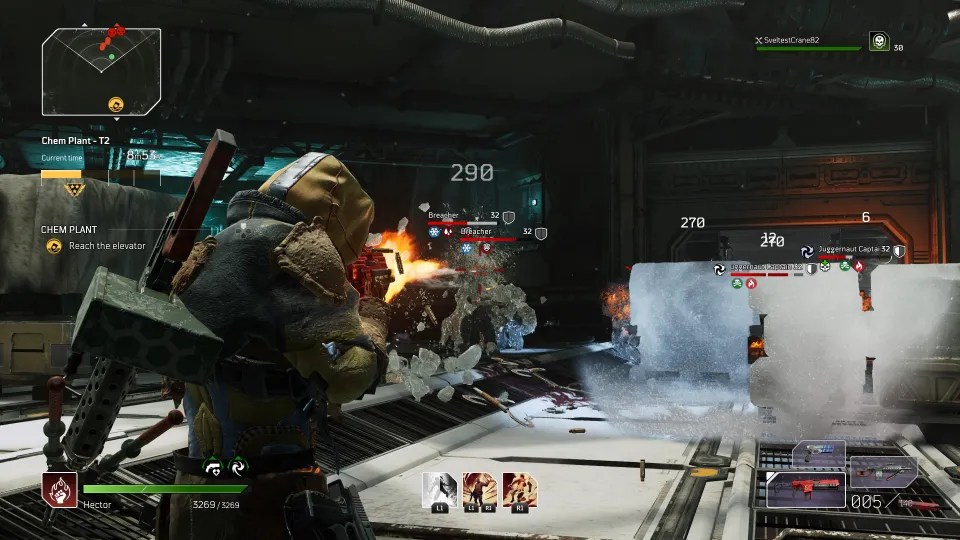Switch to the heavy machine gun slot
Image resolution: width=960 pixels, height=540 pixels.
point(883,468)
